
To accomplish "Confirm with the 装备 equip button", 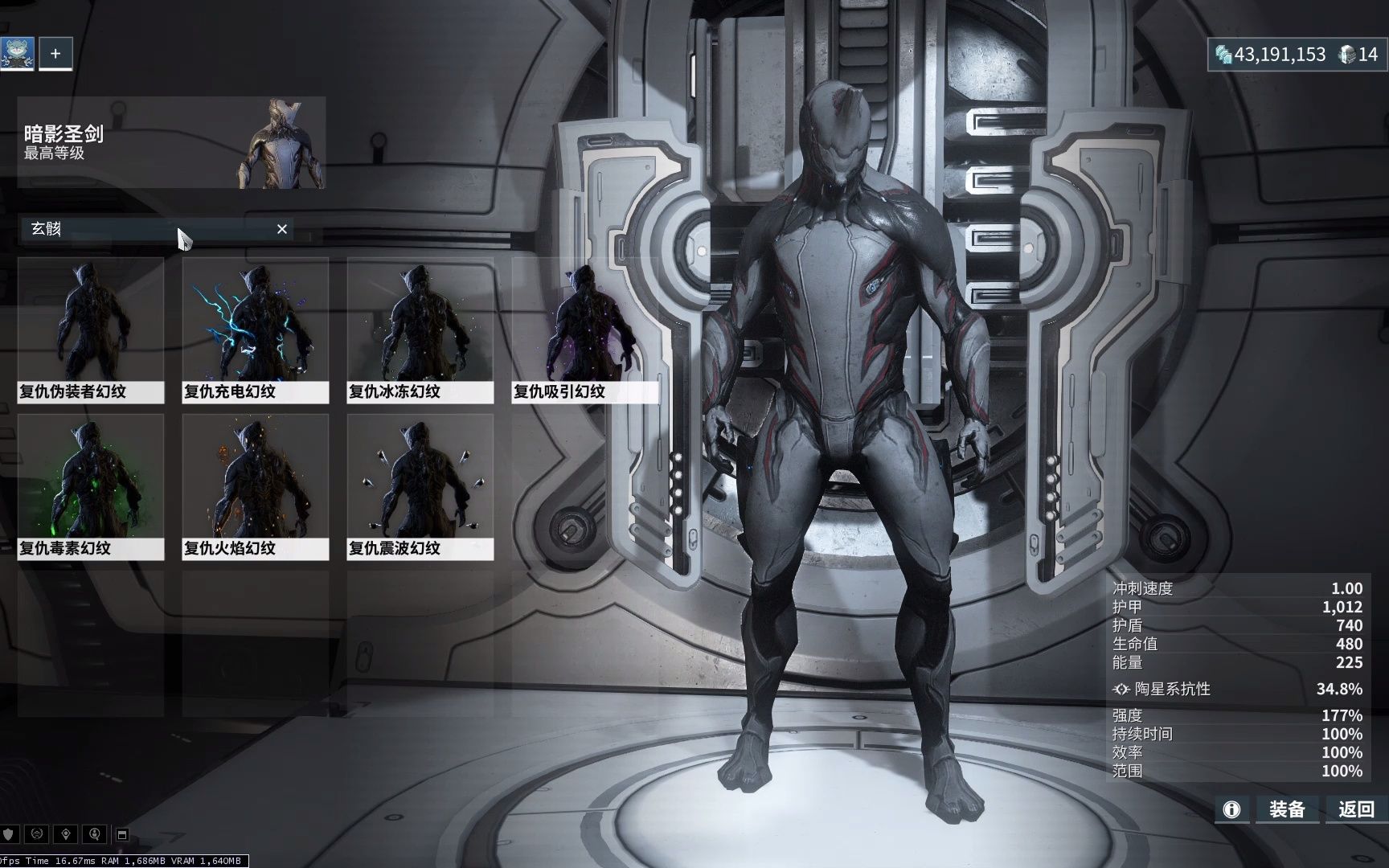I will click(1286, 809).
